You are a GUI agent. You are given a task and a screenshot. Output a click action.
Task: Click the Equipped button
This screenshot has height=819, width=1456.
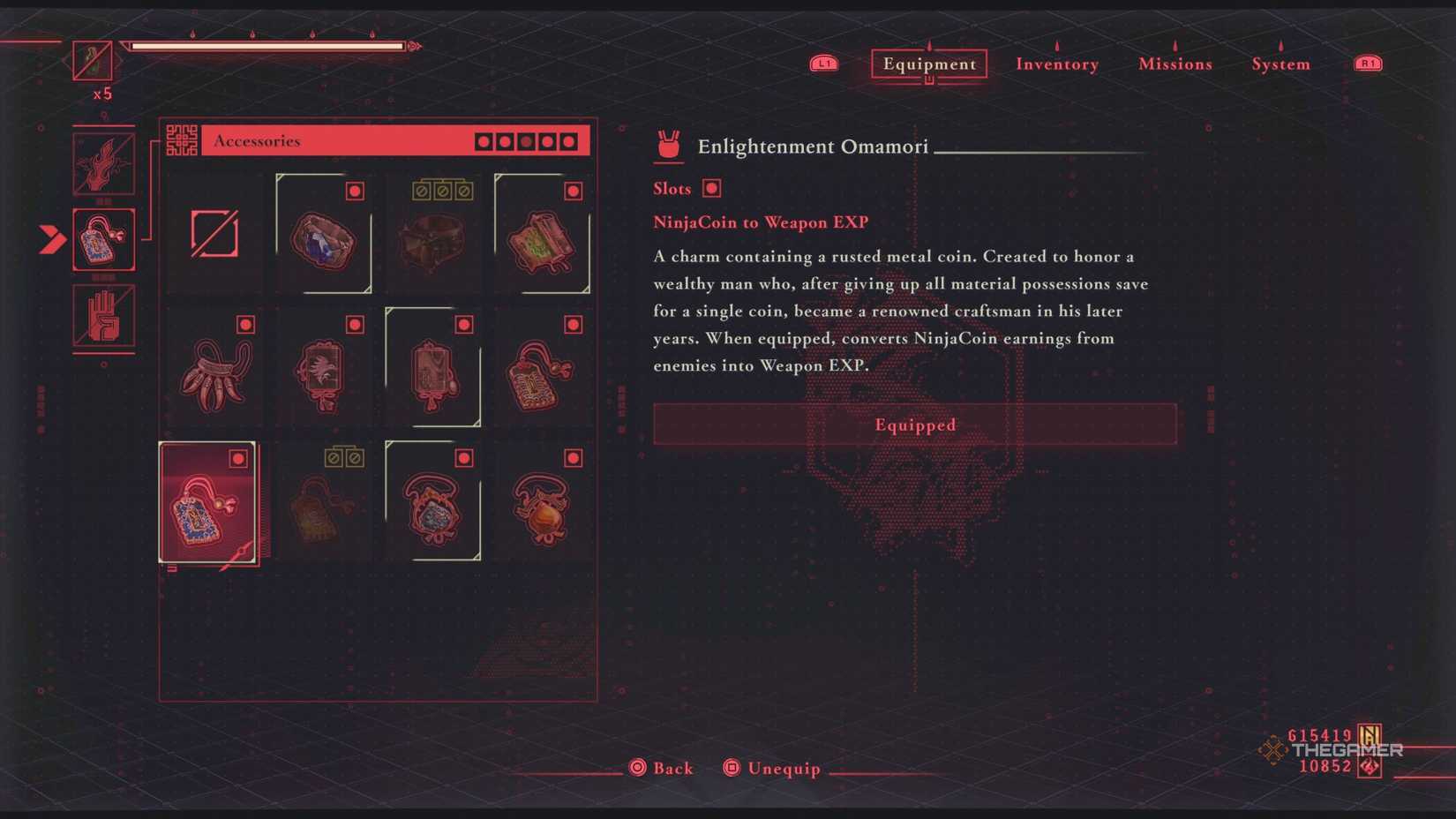click(x=914, y=425)
